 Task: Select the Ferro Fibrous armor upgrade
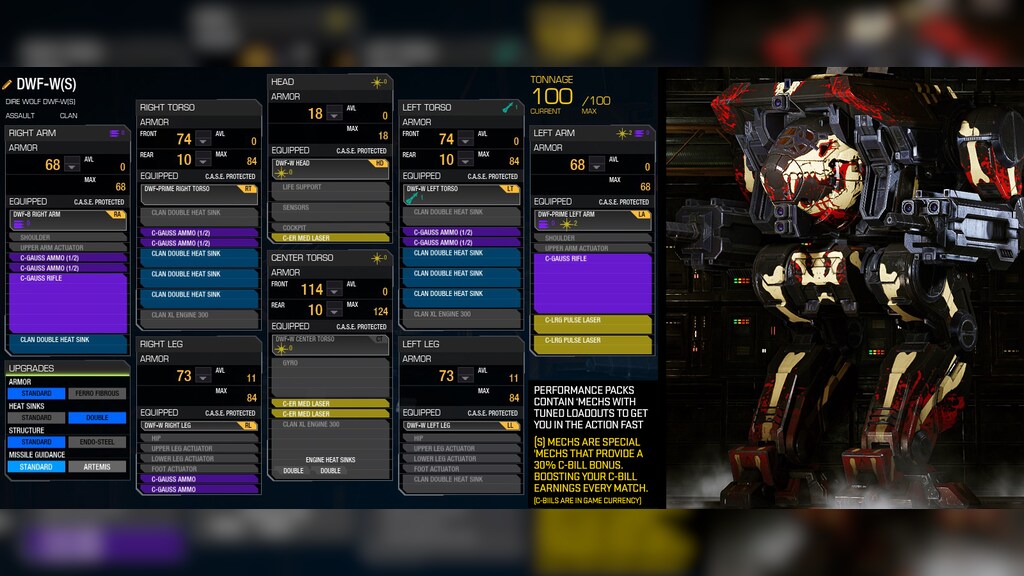(x=97, y=394)
